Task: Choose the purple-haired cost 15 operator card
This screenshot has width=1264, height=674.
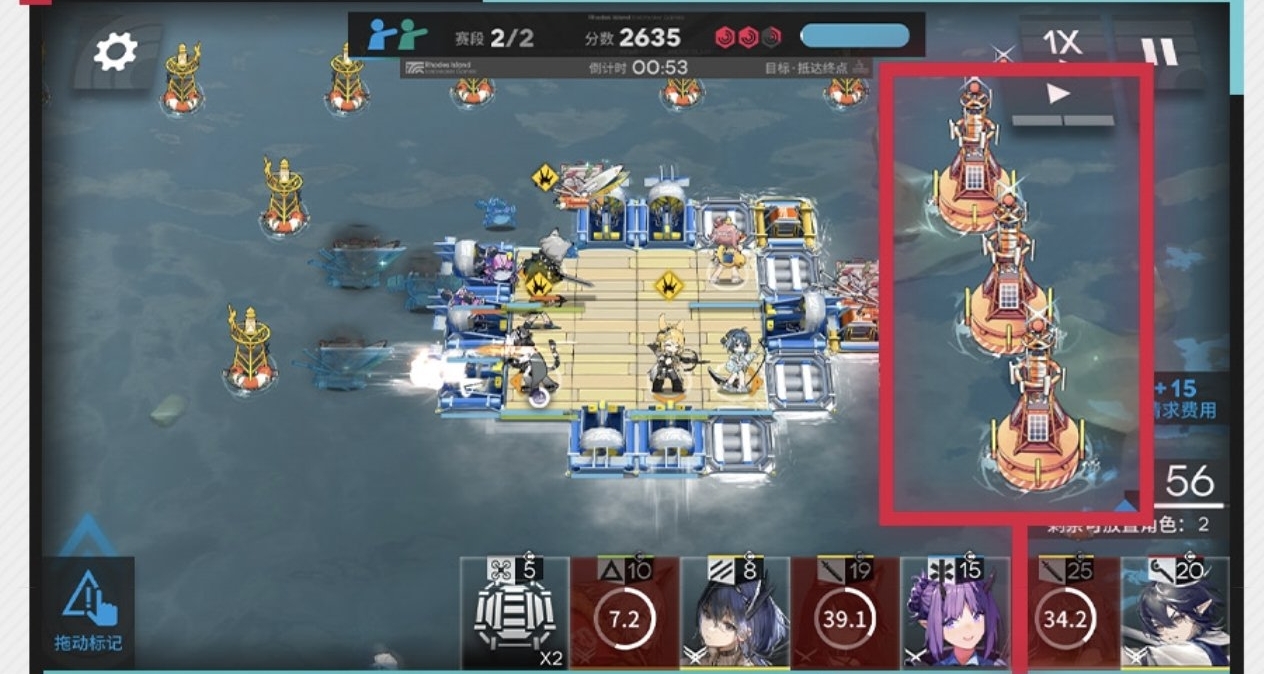Action: [954, 613]
